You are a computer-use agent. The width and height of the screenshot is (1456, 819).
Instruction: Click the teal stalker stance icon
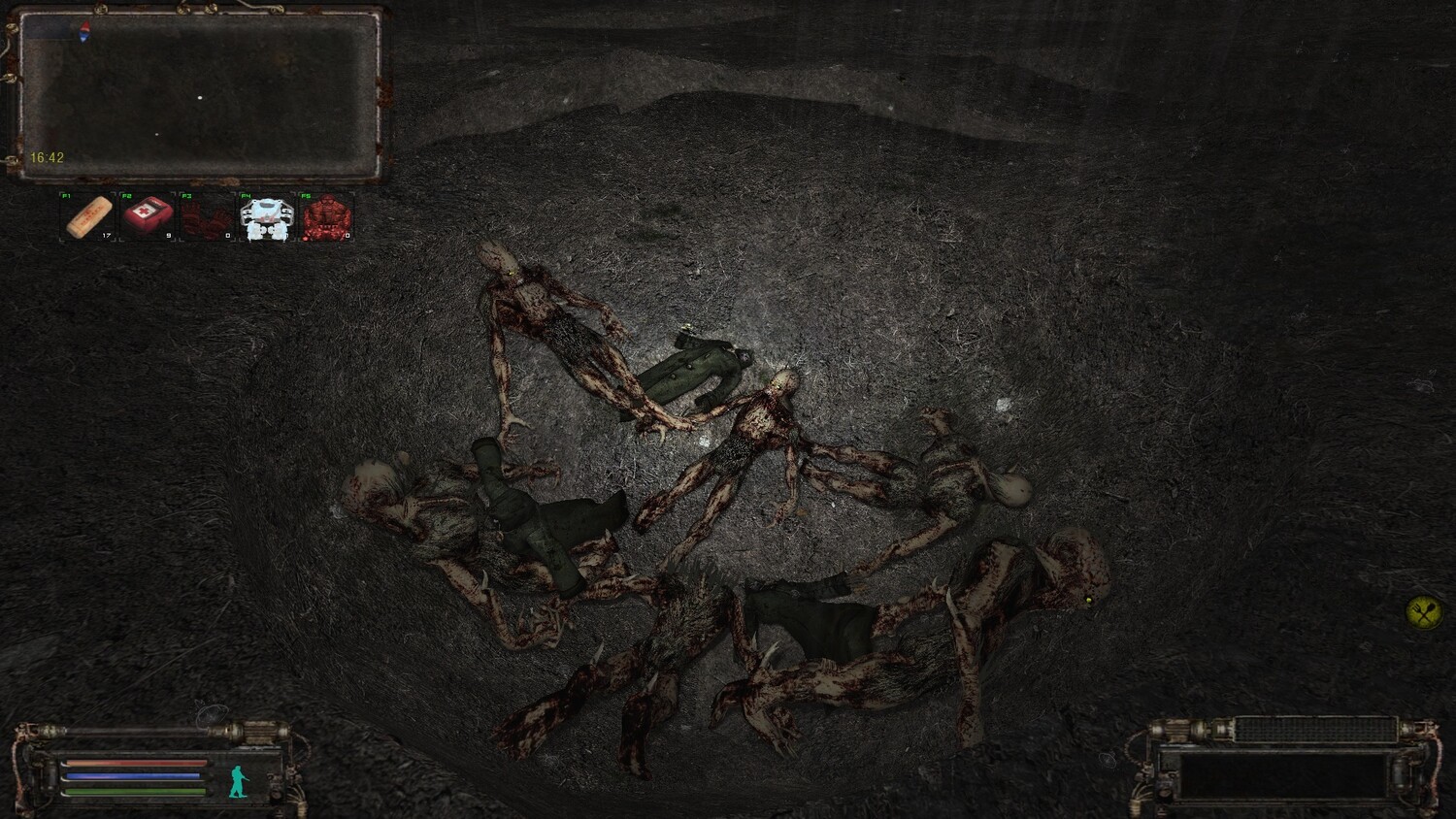238,780
